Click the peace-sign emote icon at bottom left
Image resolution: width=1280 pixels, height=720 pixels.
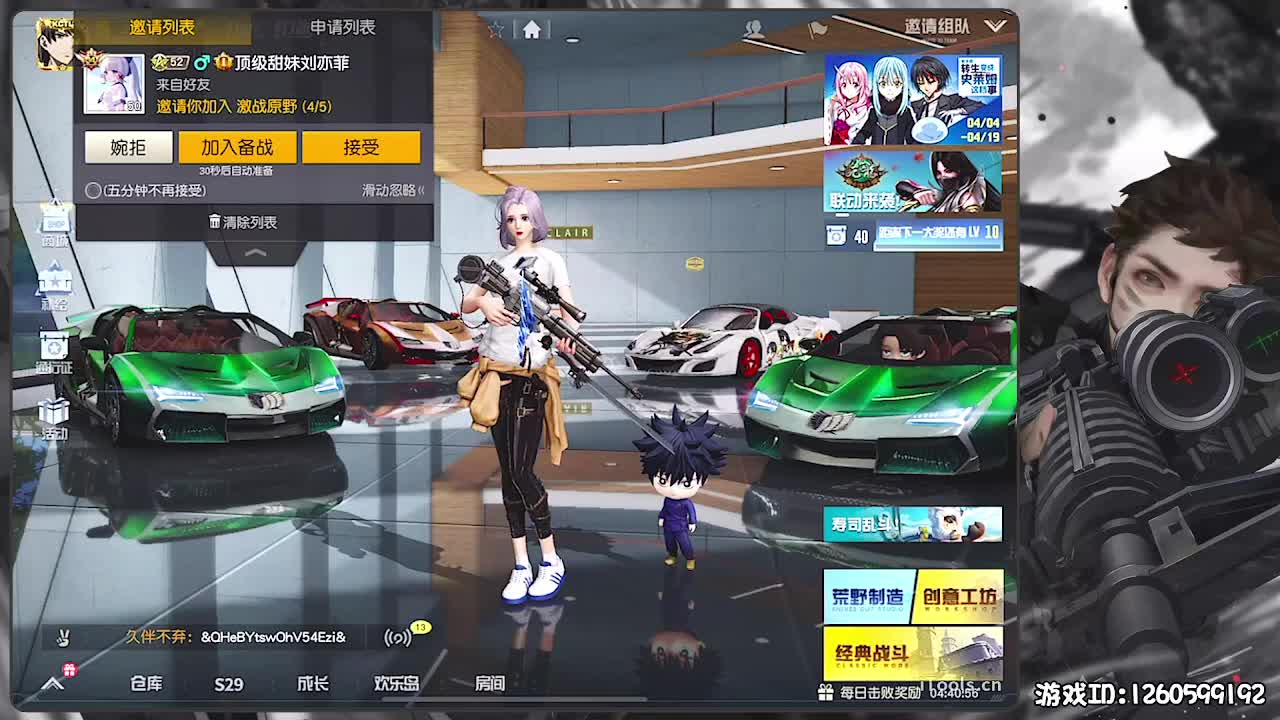click(x=62, y=635)
